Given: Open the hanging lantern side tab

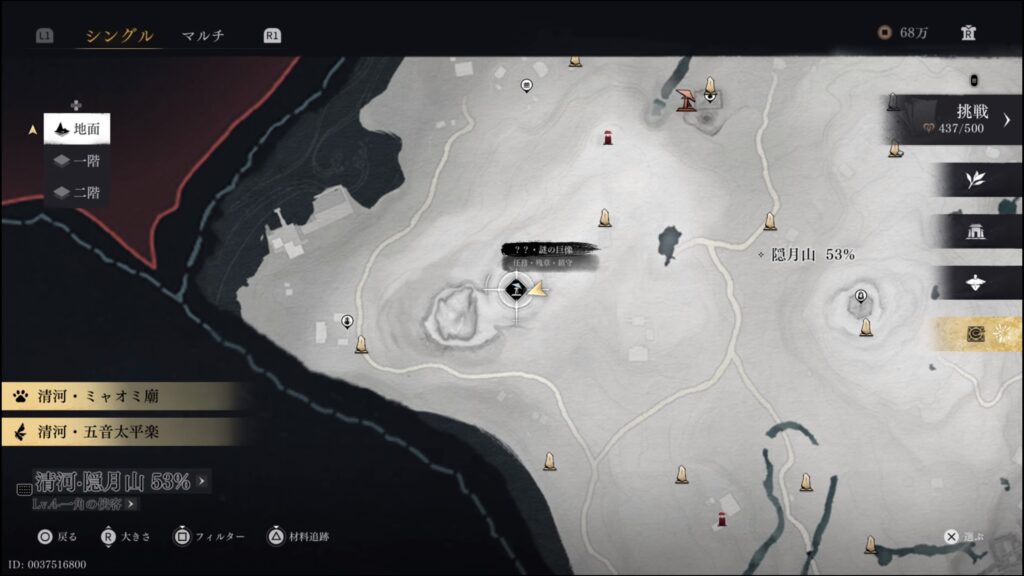Looking at the screenshot, I should coord(976,283).
